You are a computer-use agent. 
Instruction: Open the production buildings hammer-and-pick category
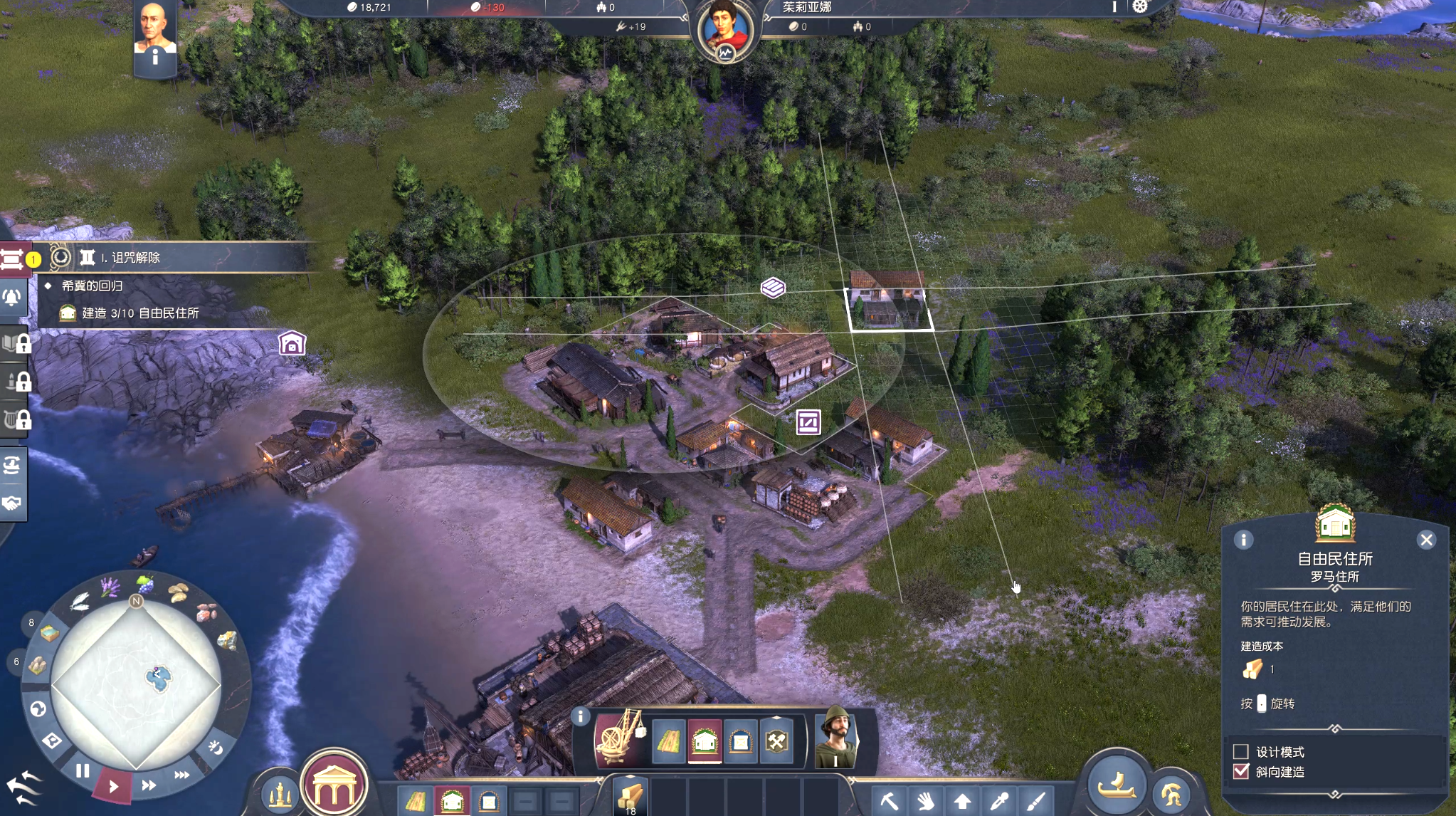click(776, 741)
